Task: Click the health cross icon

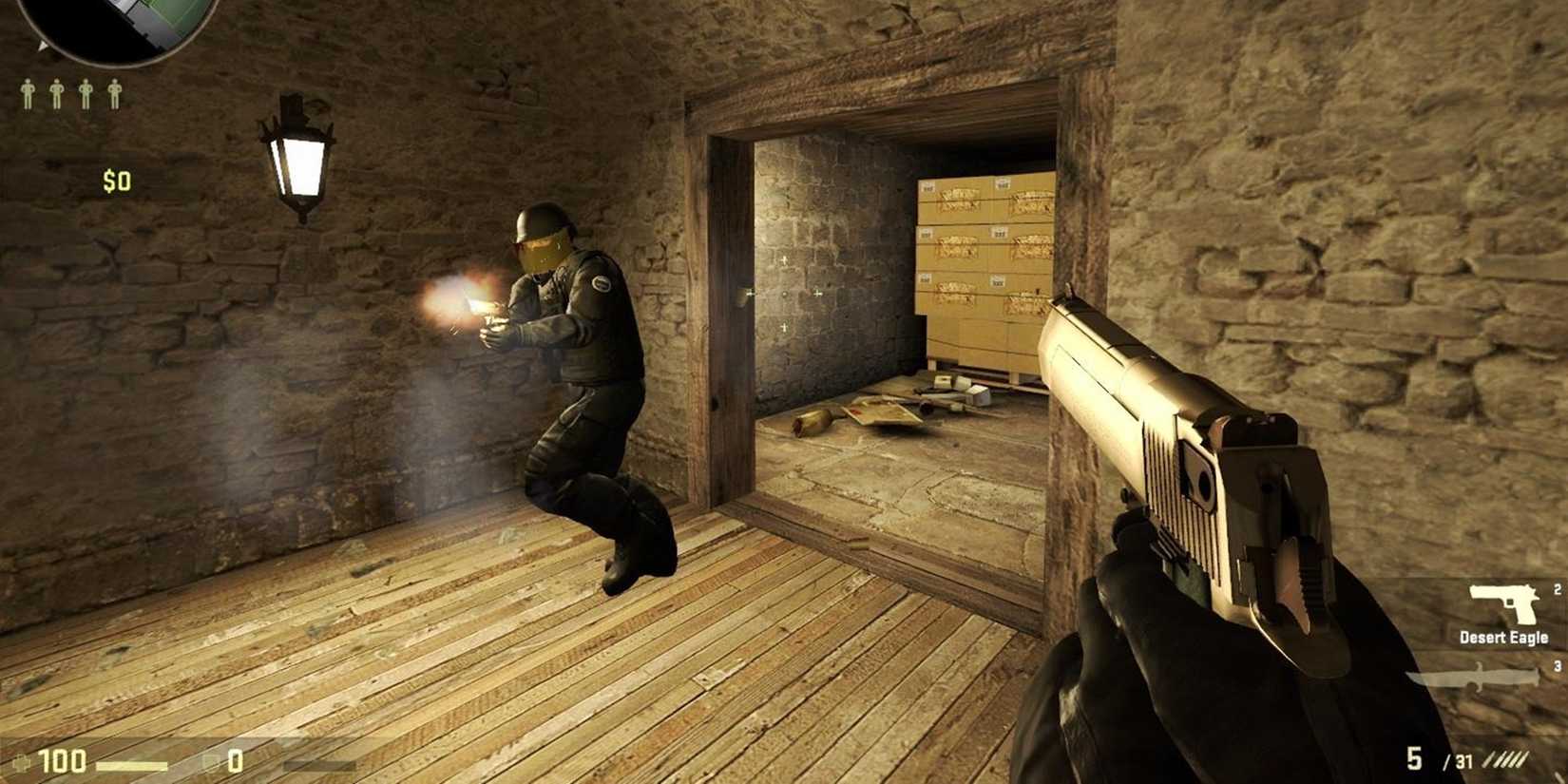Action: (x=23, y=762)
